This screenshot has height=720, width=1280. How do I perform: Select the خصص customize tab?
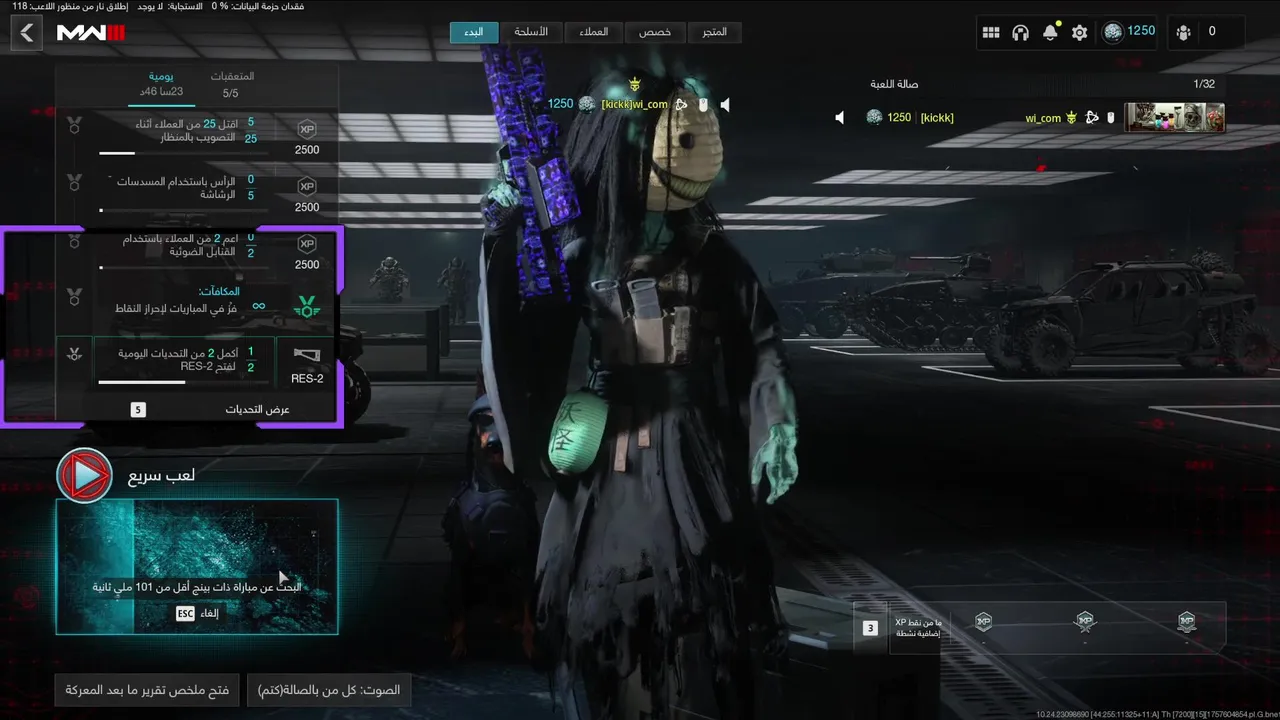tap(655, 32)
